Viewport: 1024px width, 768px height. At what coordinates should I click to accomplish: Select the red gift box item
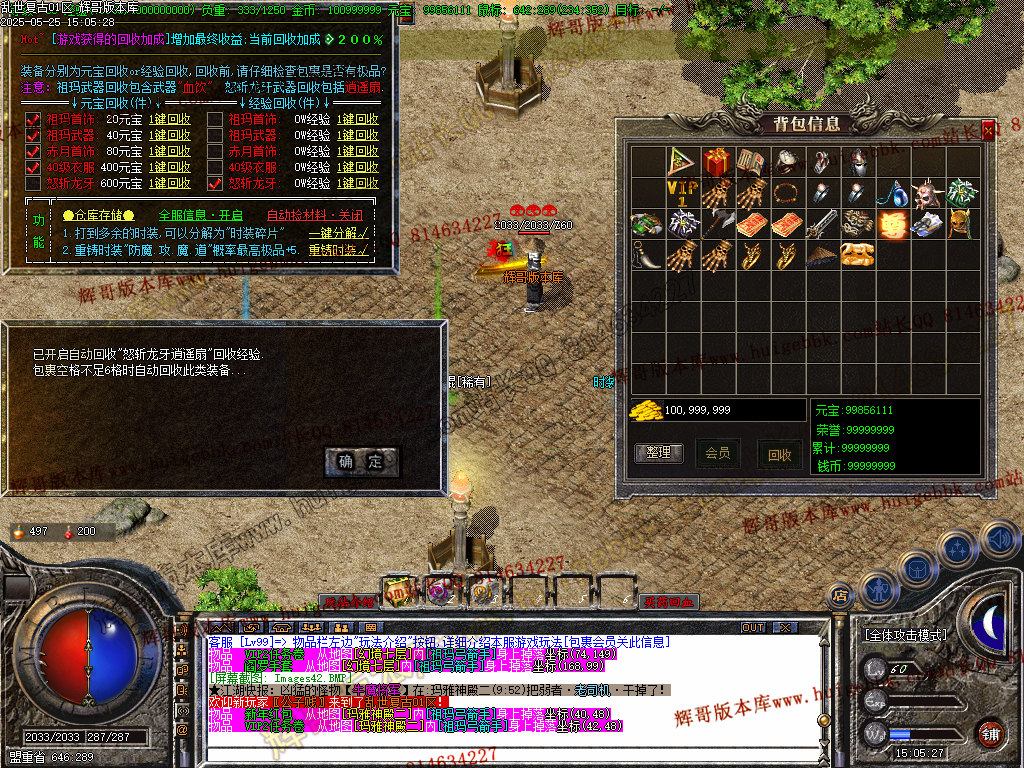(x=716, y=162)
